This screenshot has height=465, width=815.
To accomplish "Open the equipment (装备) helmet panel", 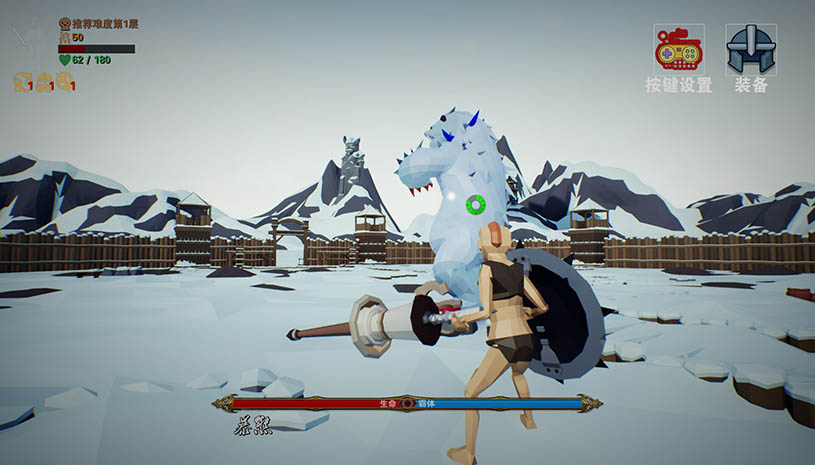I will (x=751, y=50).
